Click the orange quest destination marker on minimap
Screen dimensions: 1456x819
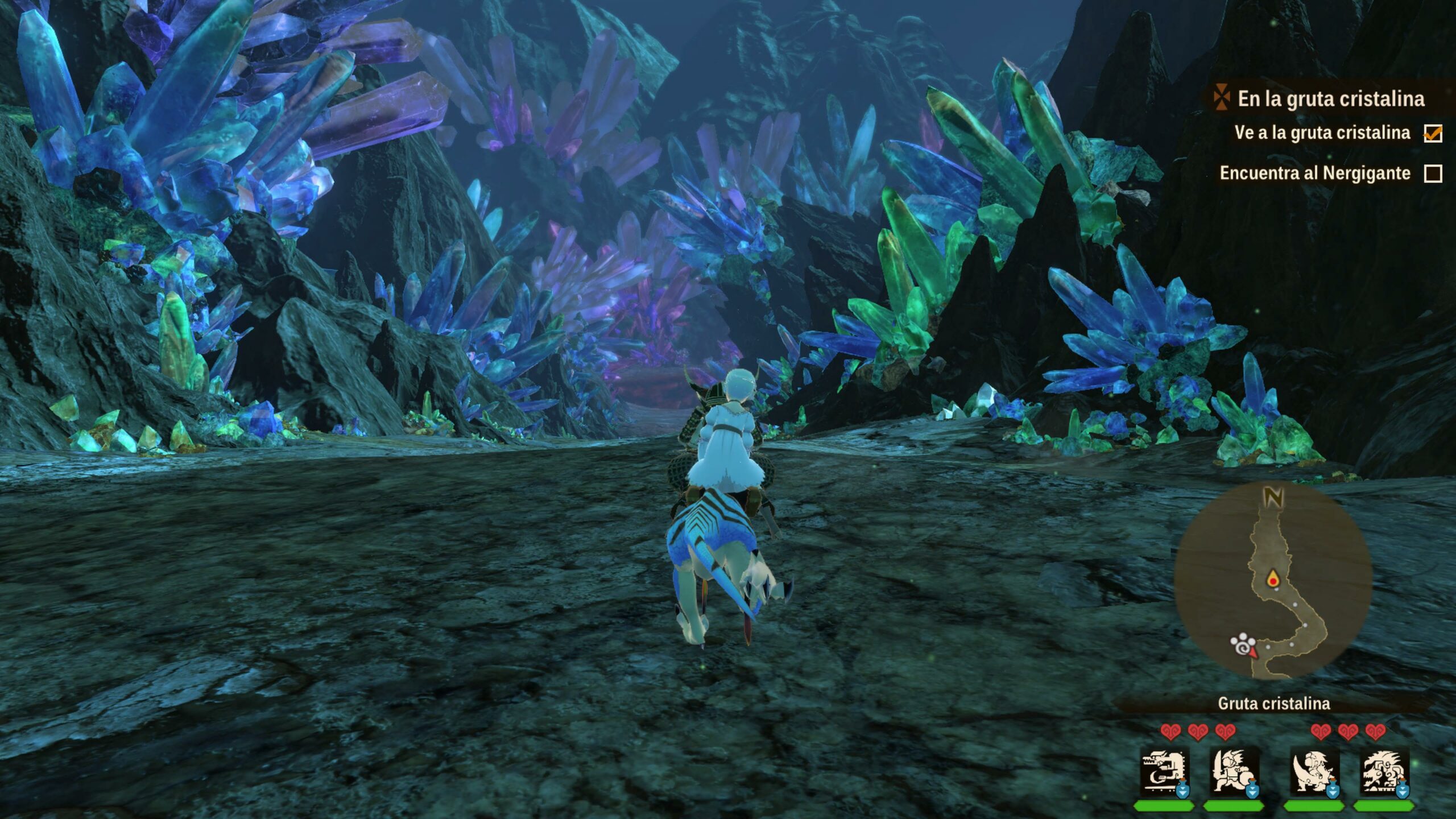(1272, 580)
